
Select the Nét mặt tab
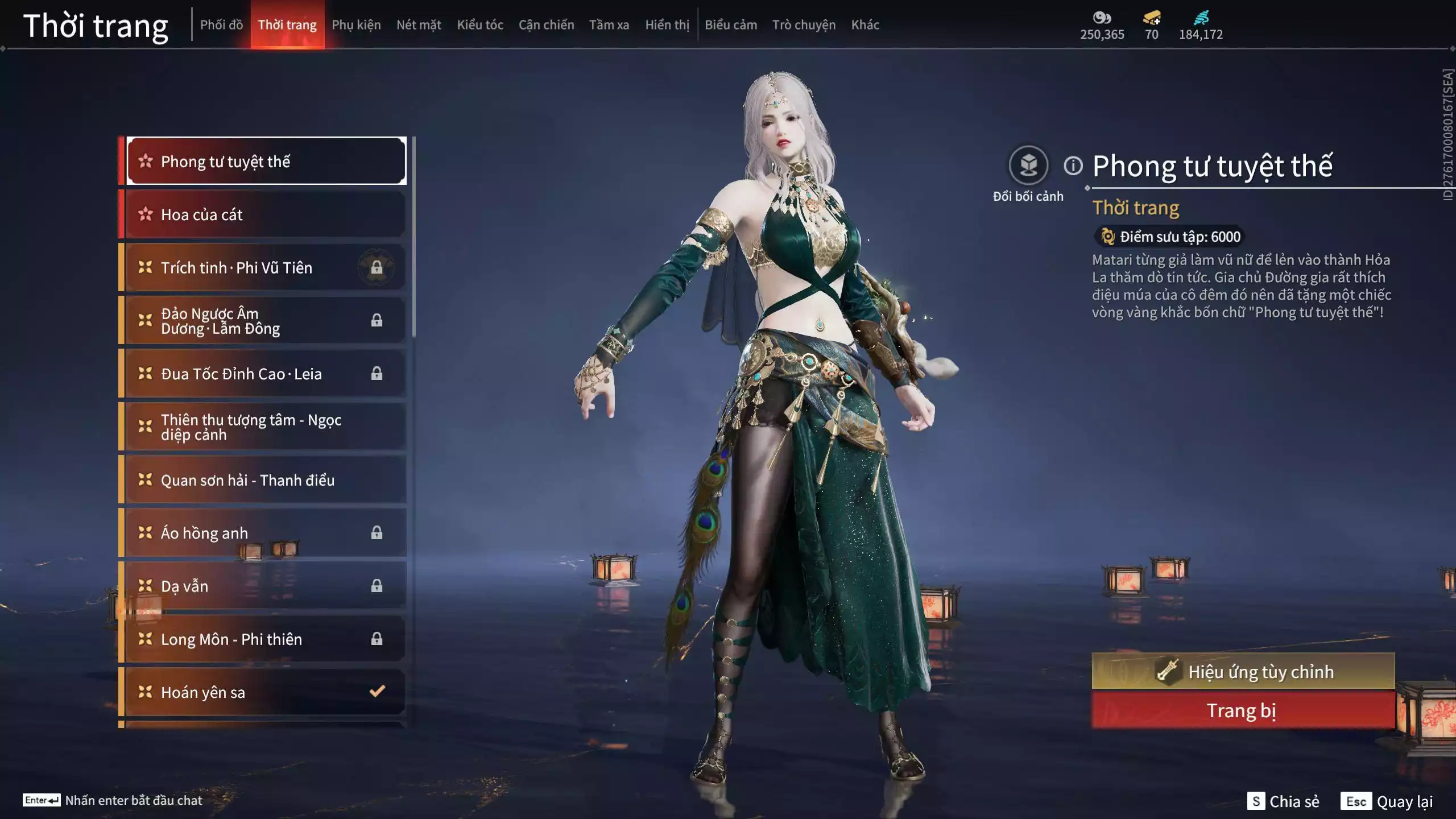(x=419, y=25)
